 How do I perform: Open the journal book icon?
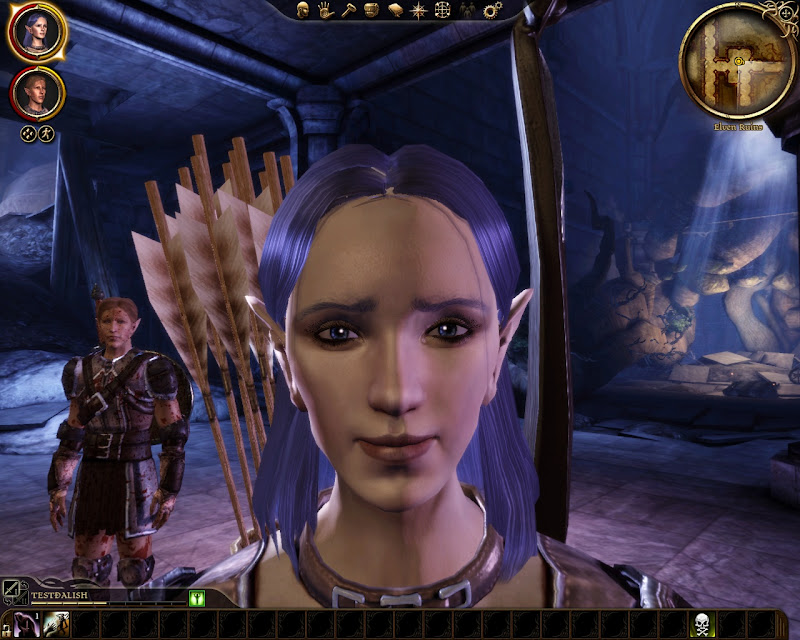pos(395,10)
